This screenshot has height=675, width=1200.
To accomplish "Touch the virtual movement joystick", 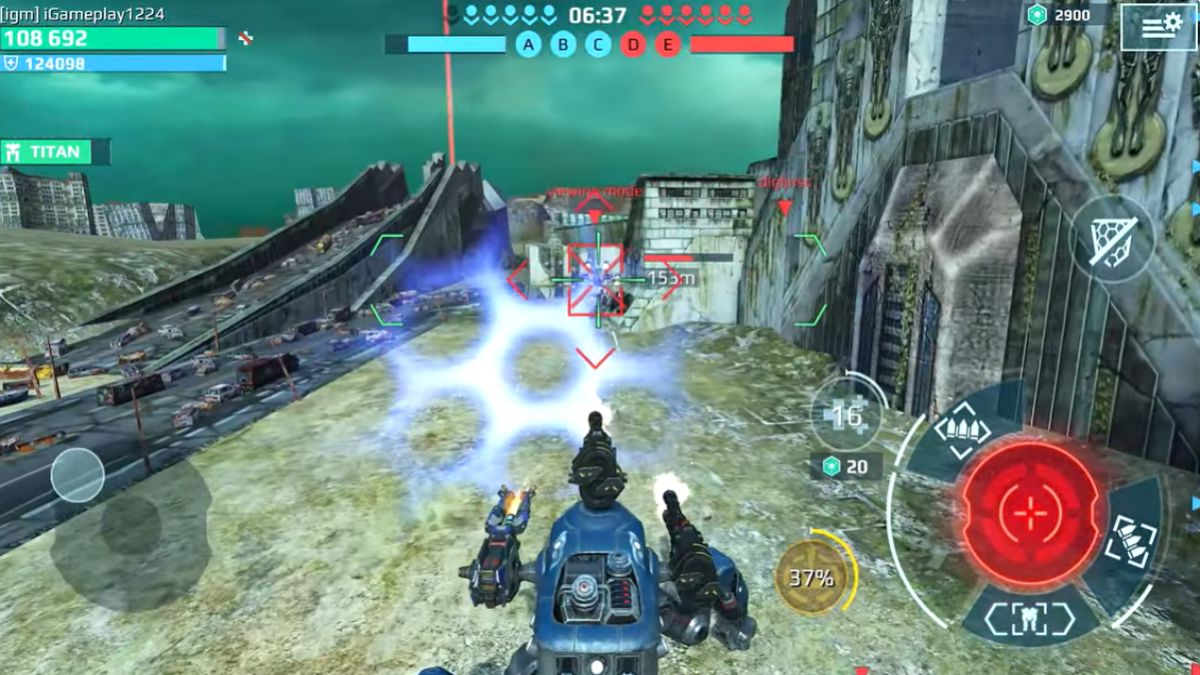I will click(x=78, y=475).
